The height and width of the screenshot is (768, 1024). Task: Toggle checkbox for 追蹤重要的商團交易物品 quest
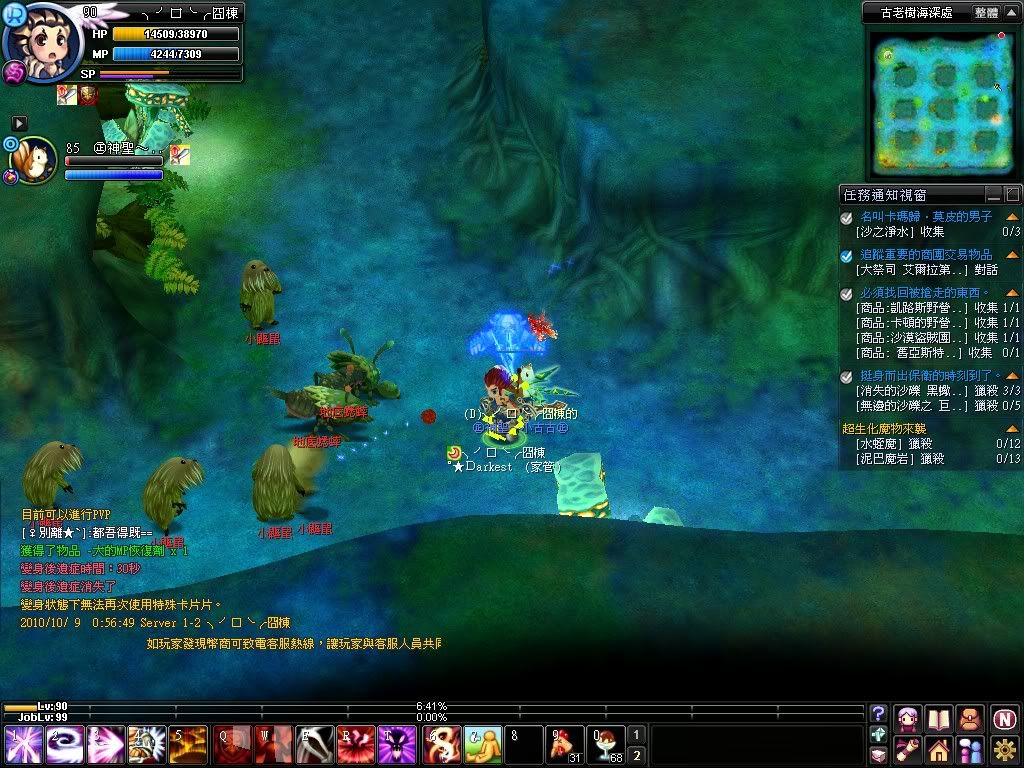[x=847, y=255]
